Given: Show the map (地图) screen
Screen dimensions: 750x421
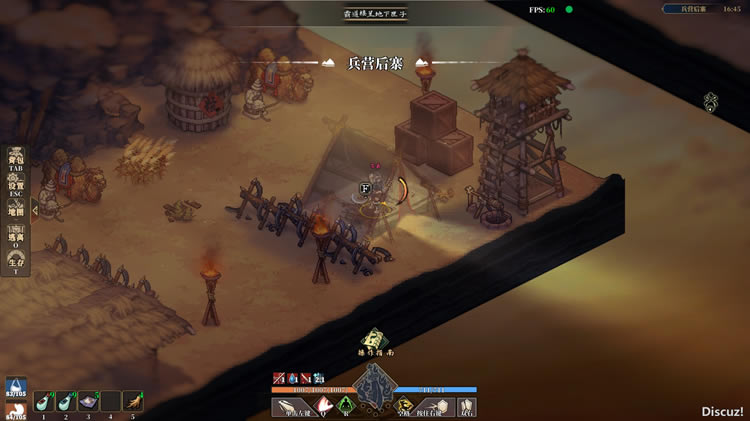Looking at the screenshot, I should [x=16, y=211].
